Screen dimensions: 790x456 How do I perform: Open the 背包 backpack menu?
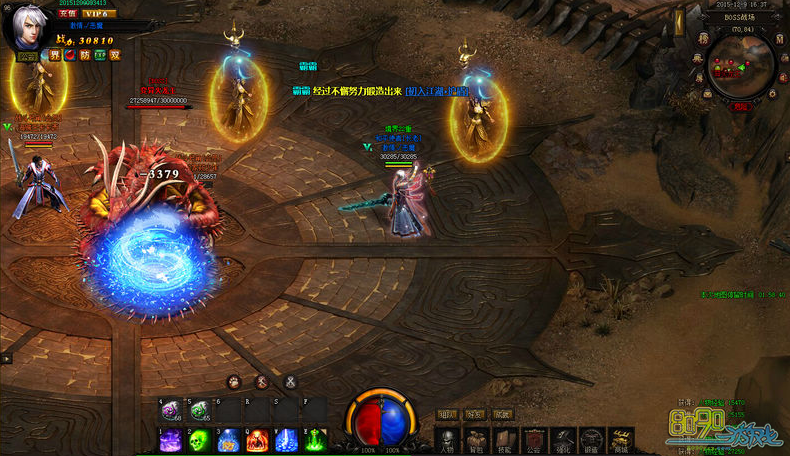point(477,441)
